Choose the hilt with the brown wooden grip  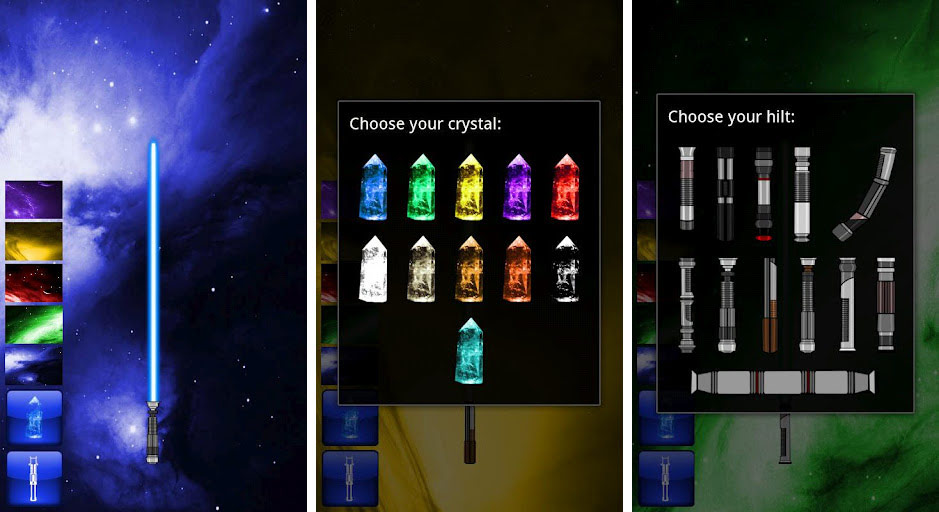769,305
